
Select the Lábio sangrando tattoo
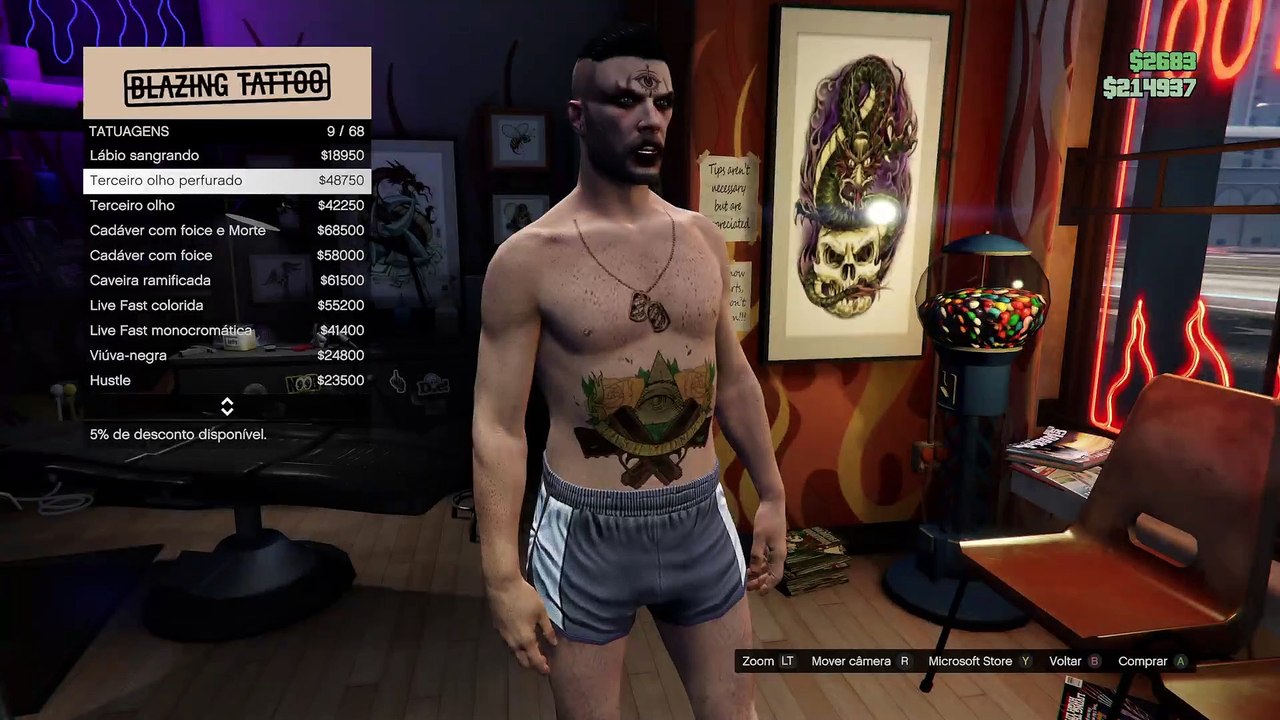click(227, 156)
